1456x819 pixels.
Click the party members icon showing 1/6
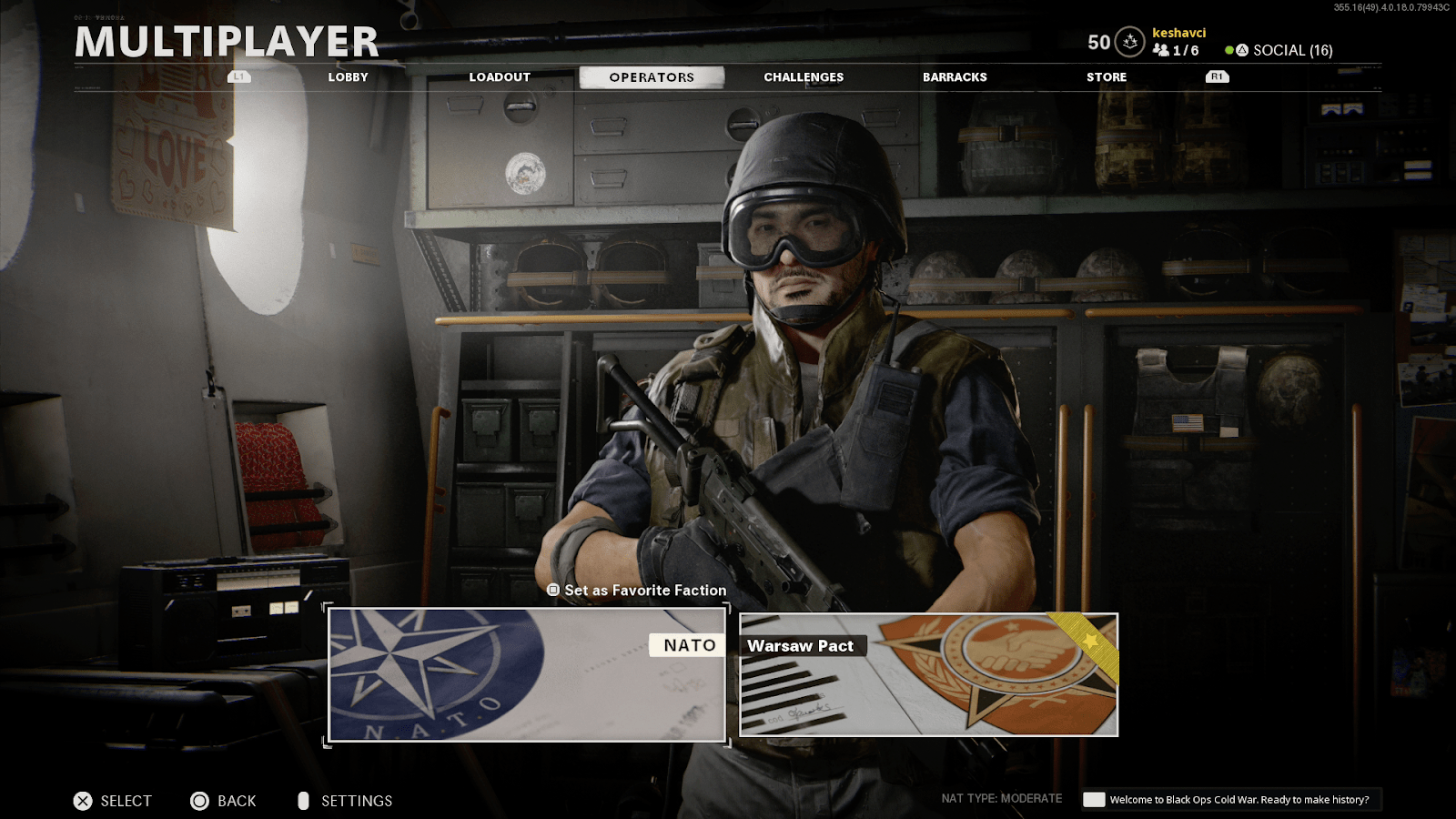click(1163, 51)
